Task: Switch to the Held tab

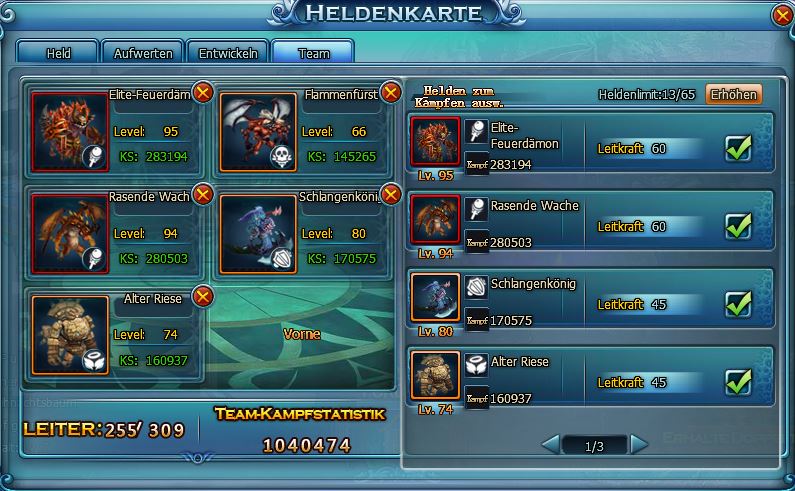Action: pyautogui.click(x=58, y=52)
